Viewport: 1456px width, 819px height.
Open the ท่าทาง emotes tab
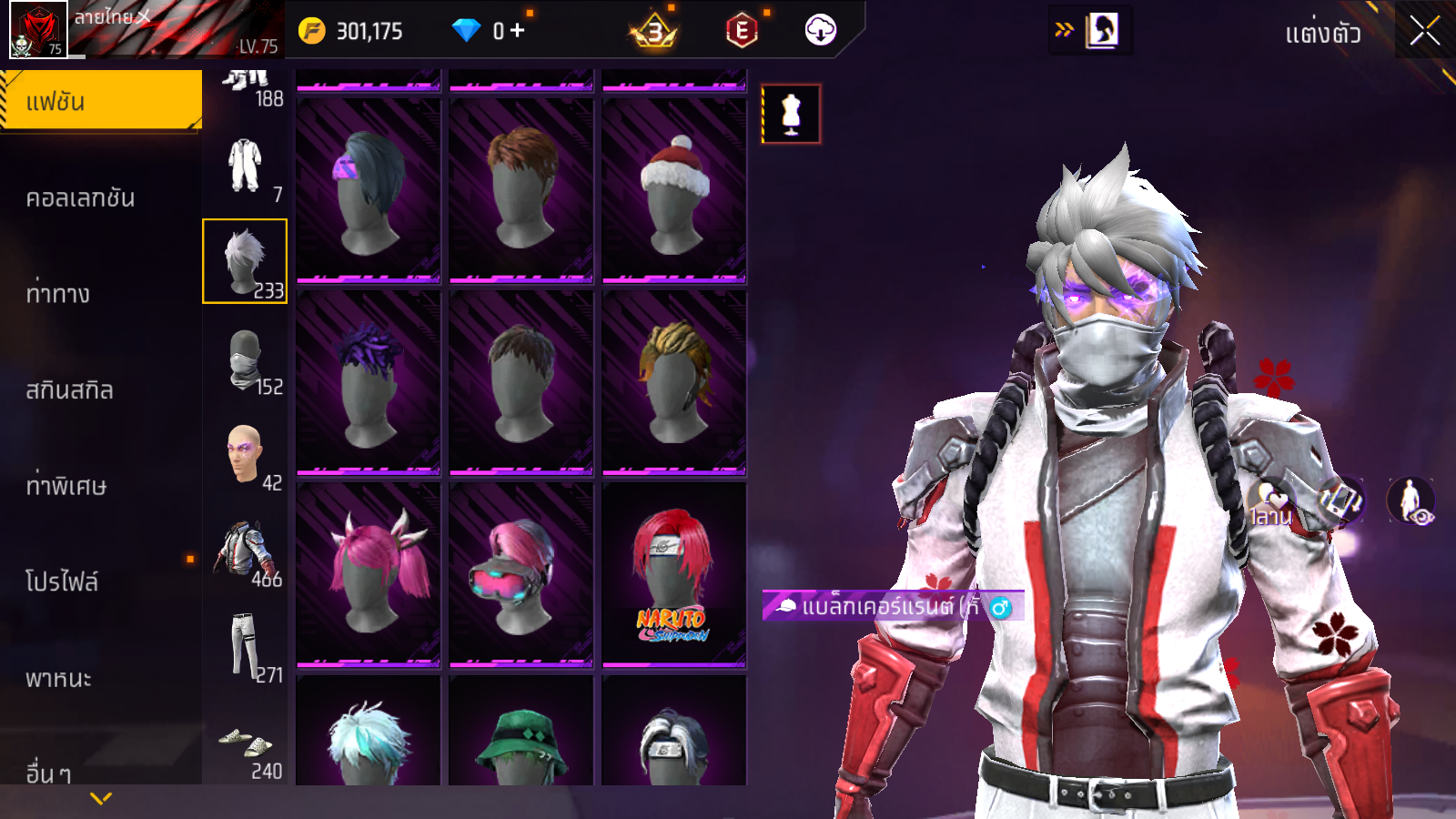click(58, 294)
